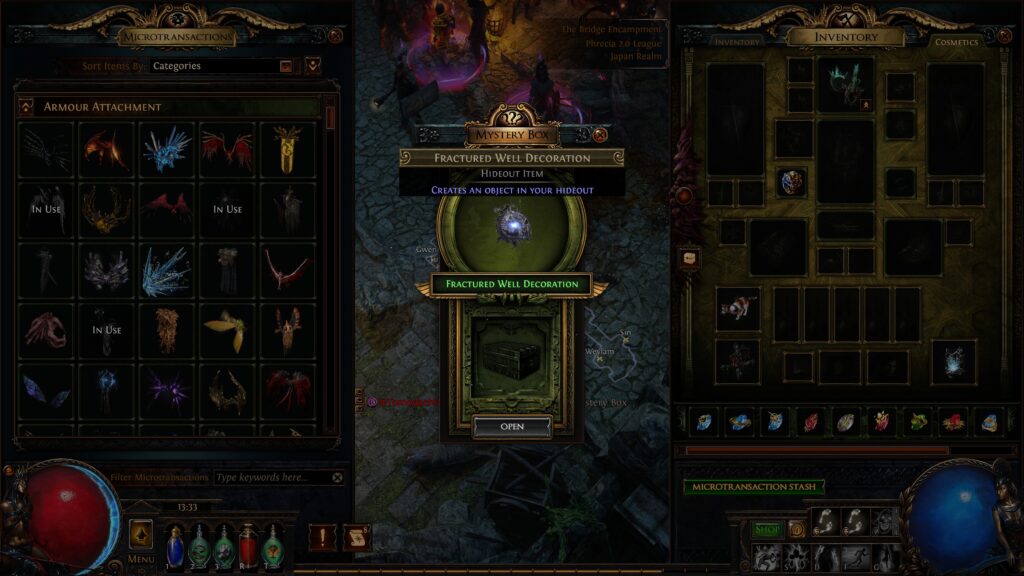1024x576 pixels.
Task: Switch to the Inventory tab
Action: pos(737,42)
